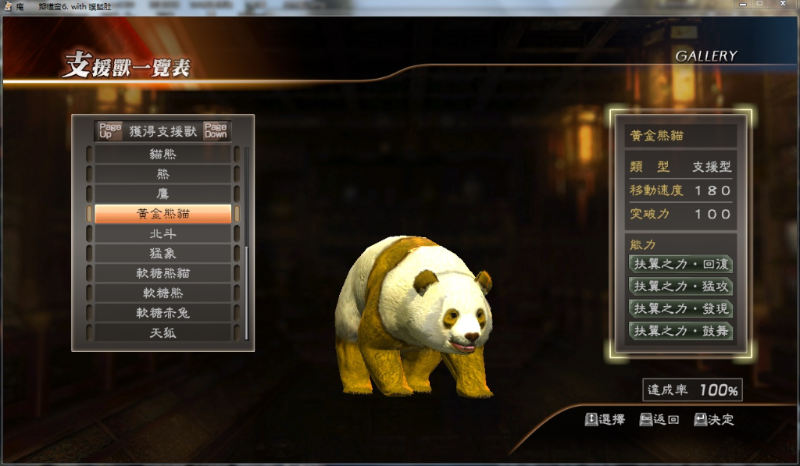Select the 扶翼之力・鼓舞 ability

coord(680,331)
